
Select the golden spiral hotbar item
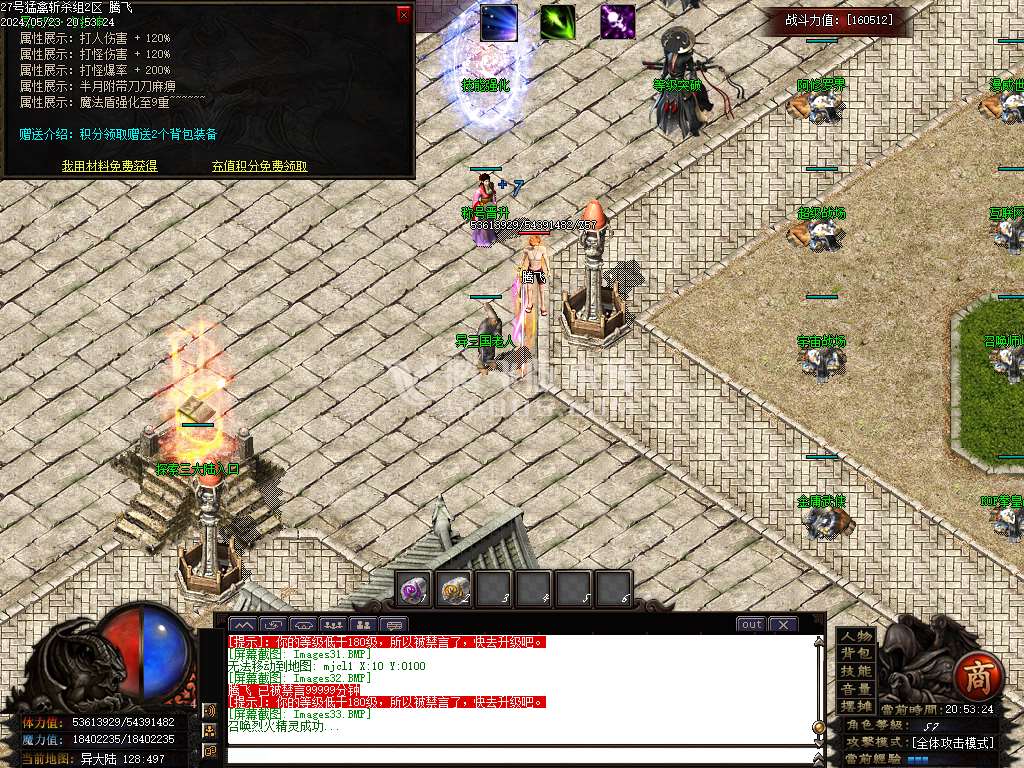point(454,590)
